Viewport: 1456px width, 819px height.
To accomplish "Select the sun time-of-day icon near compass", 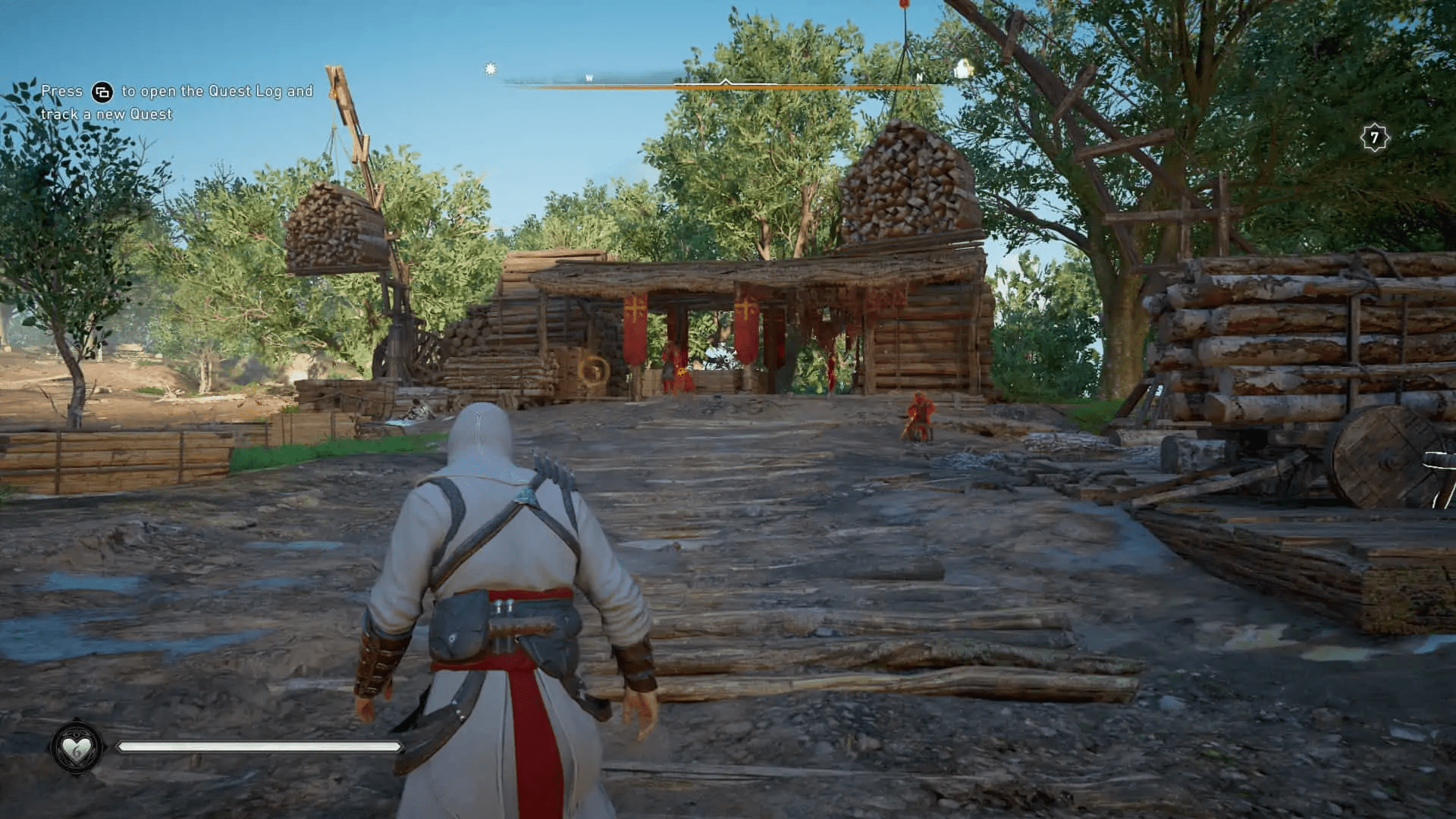I will [x=489, y=68].
